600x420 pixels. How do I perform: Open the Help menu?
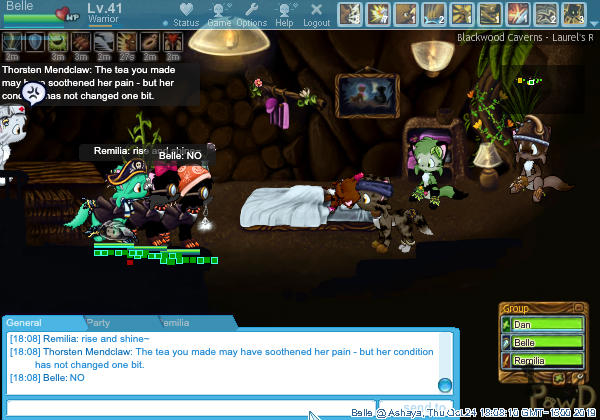(x=284, y=15)
